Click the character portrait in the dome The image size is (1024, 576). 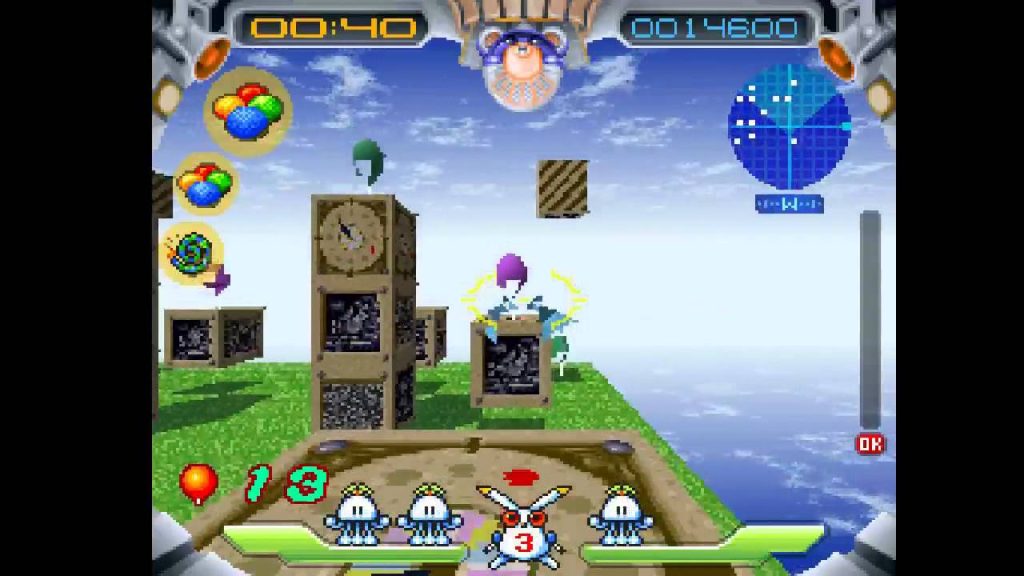point(520,67)
